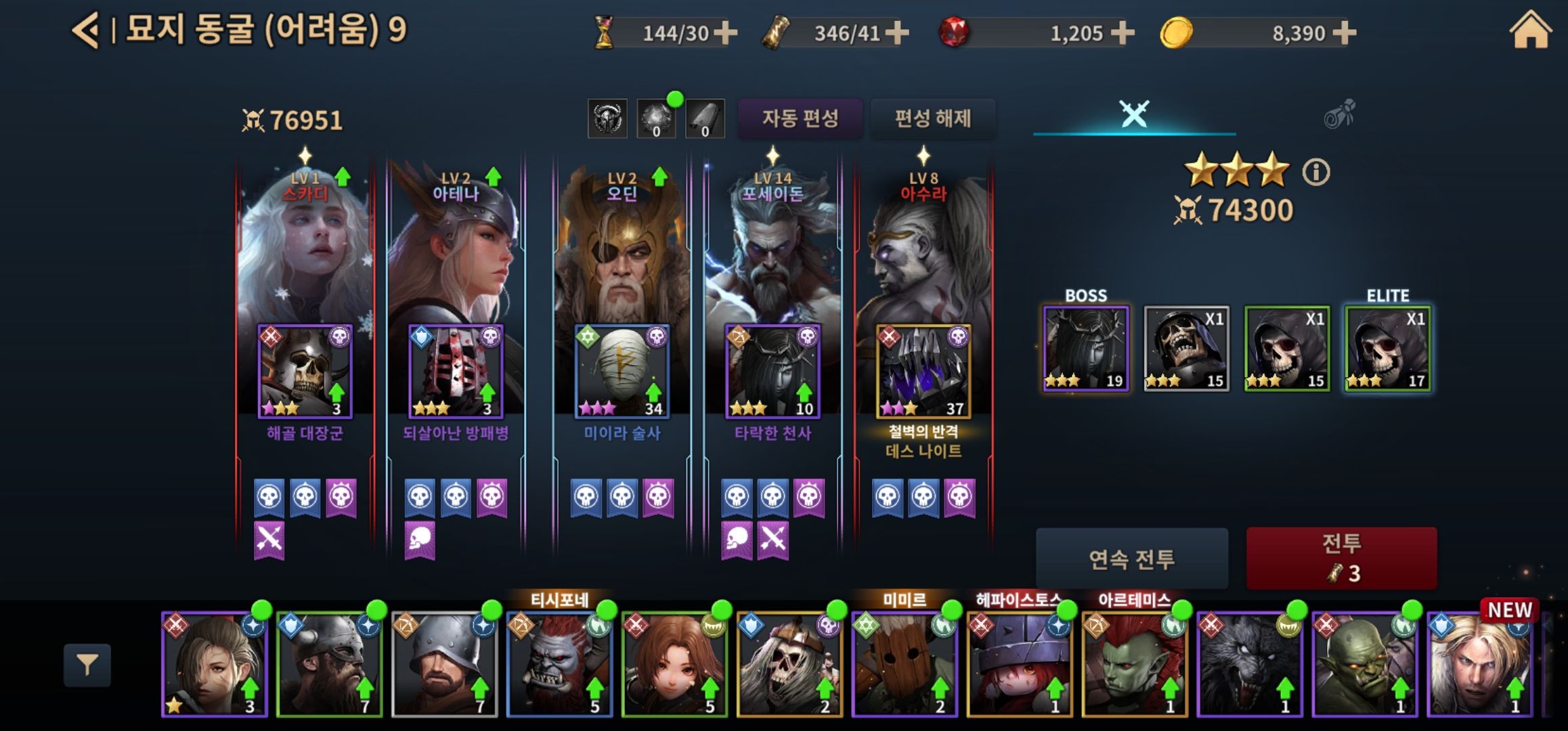Screen dimensions: 1568x731
Task: Add more gold coins with plus
Action: (x=1345, y=32)
